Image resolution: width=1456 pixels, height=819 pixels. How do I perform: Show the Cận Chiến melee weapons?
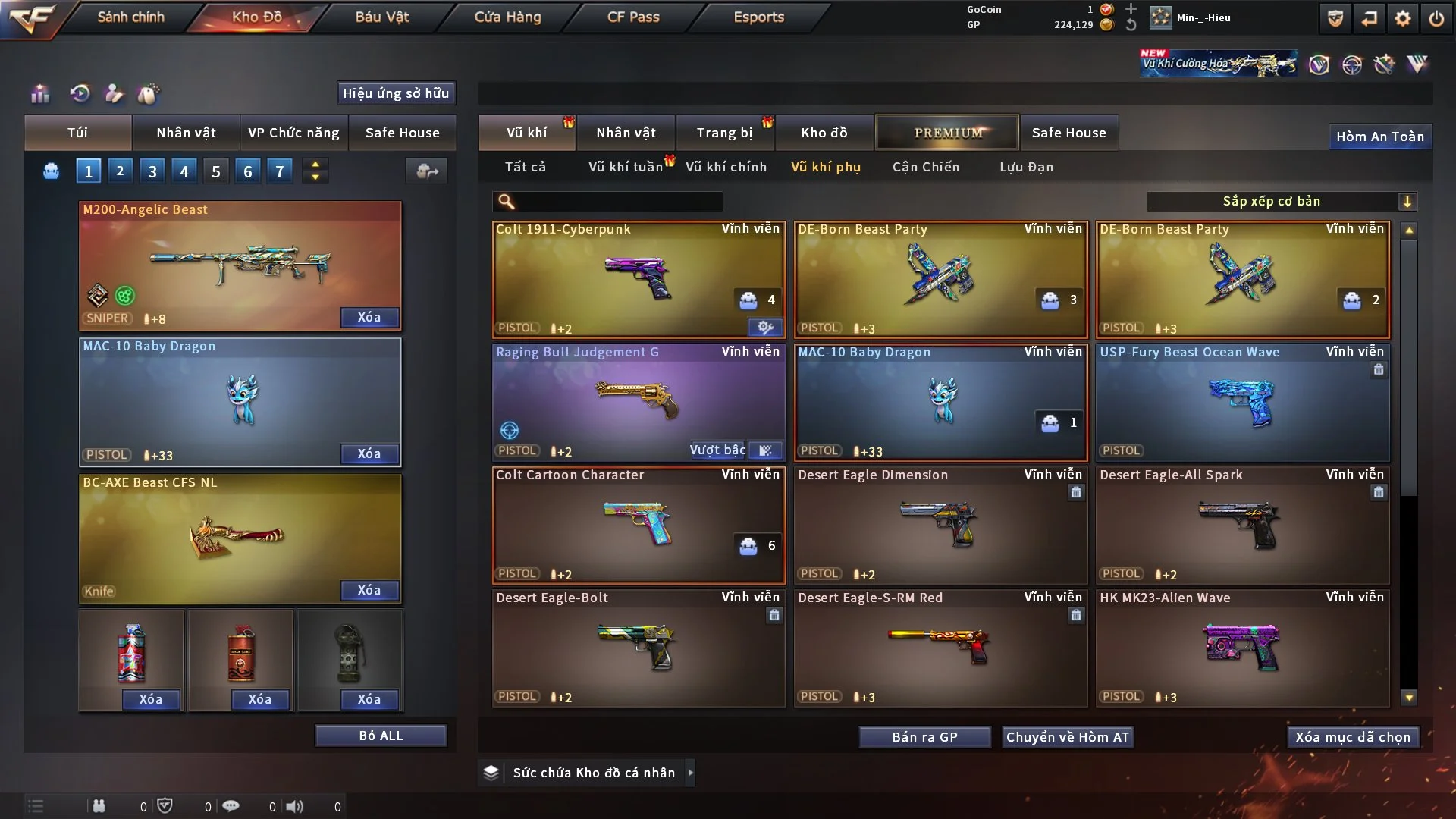925,167
